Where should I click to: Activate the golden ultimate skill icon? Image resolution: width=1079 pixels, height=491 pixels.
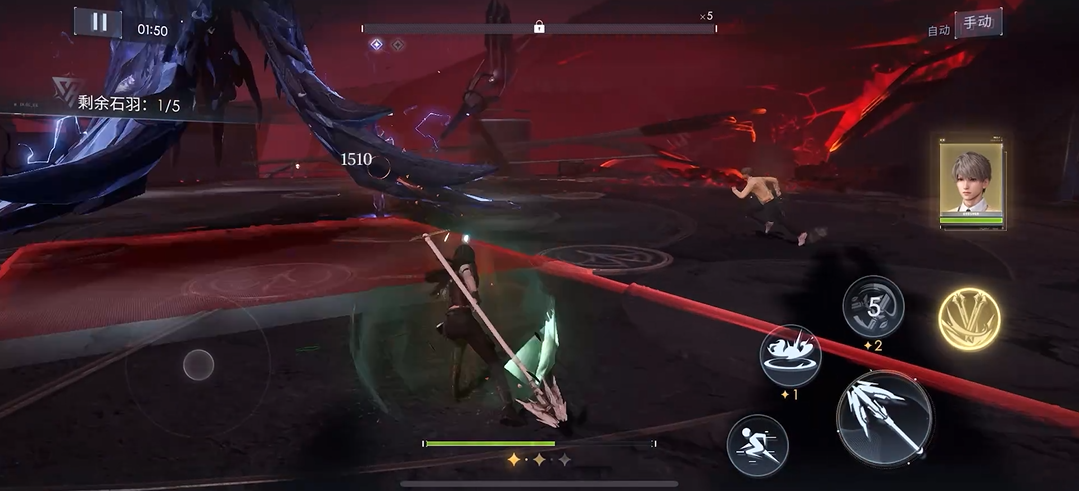pos(969,318)
